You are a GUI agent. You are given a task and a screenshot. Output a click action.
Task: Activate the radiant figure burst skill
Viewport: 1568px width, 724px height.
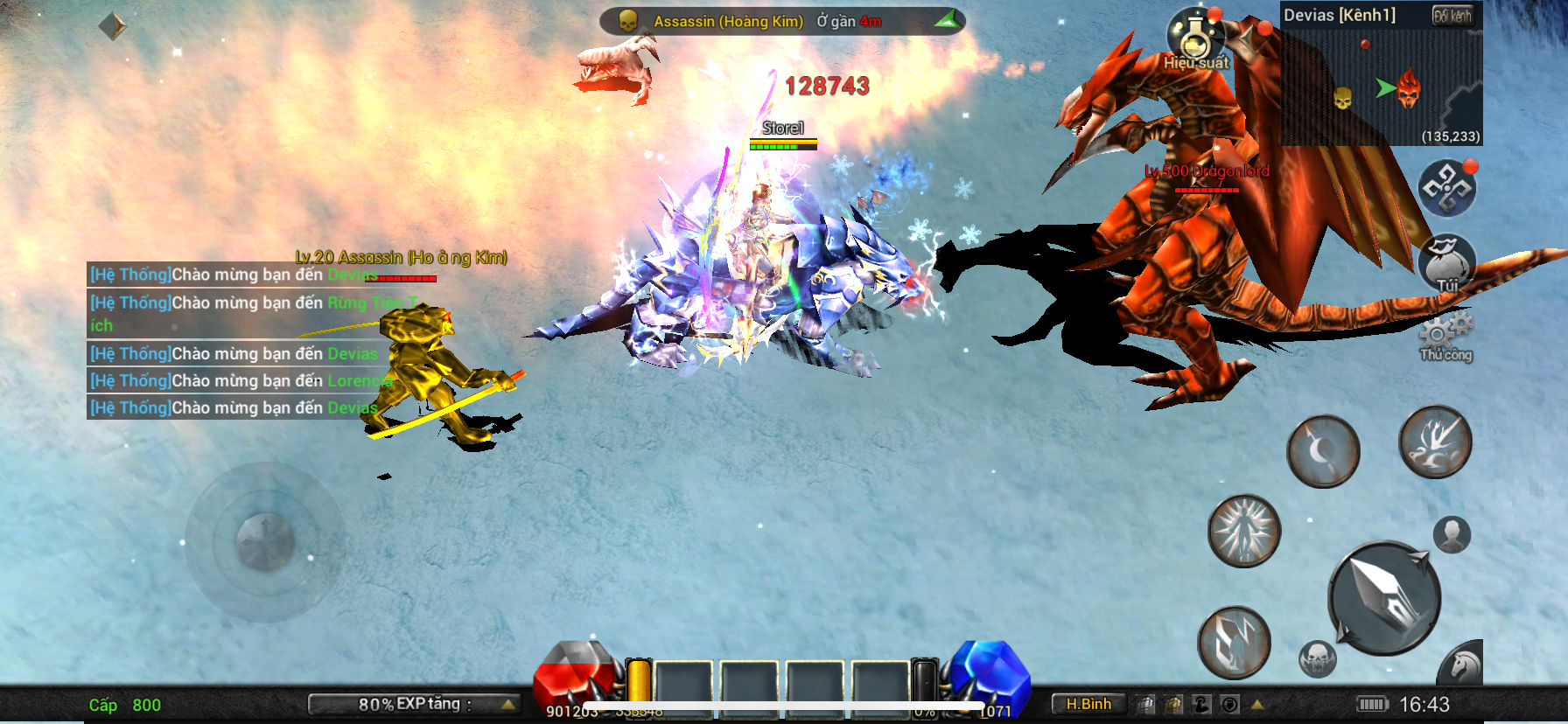click(1244, 531)
